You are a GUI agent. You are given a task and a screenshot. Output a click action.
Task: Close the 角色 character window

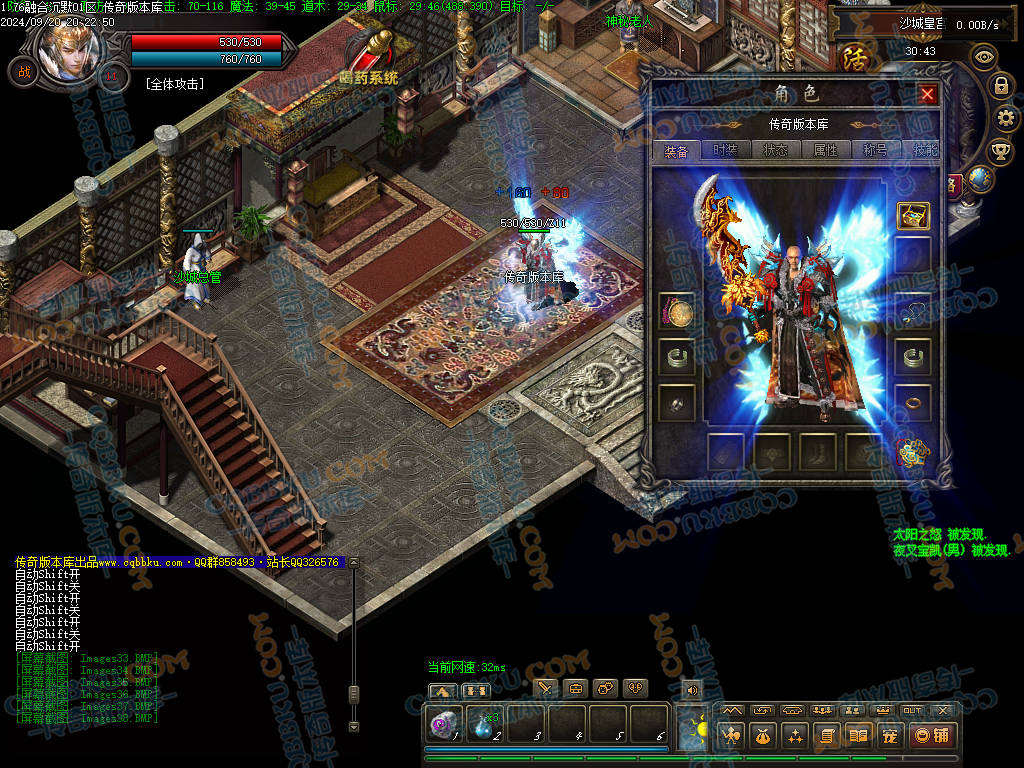[928, 94]
